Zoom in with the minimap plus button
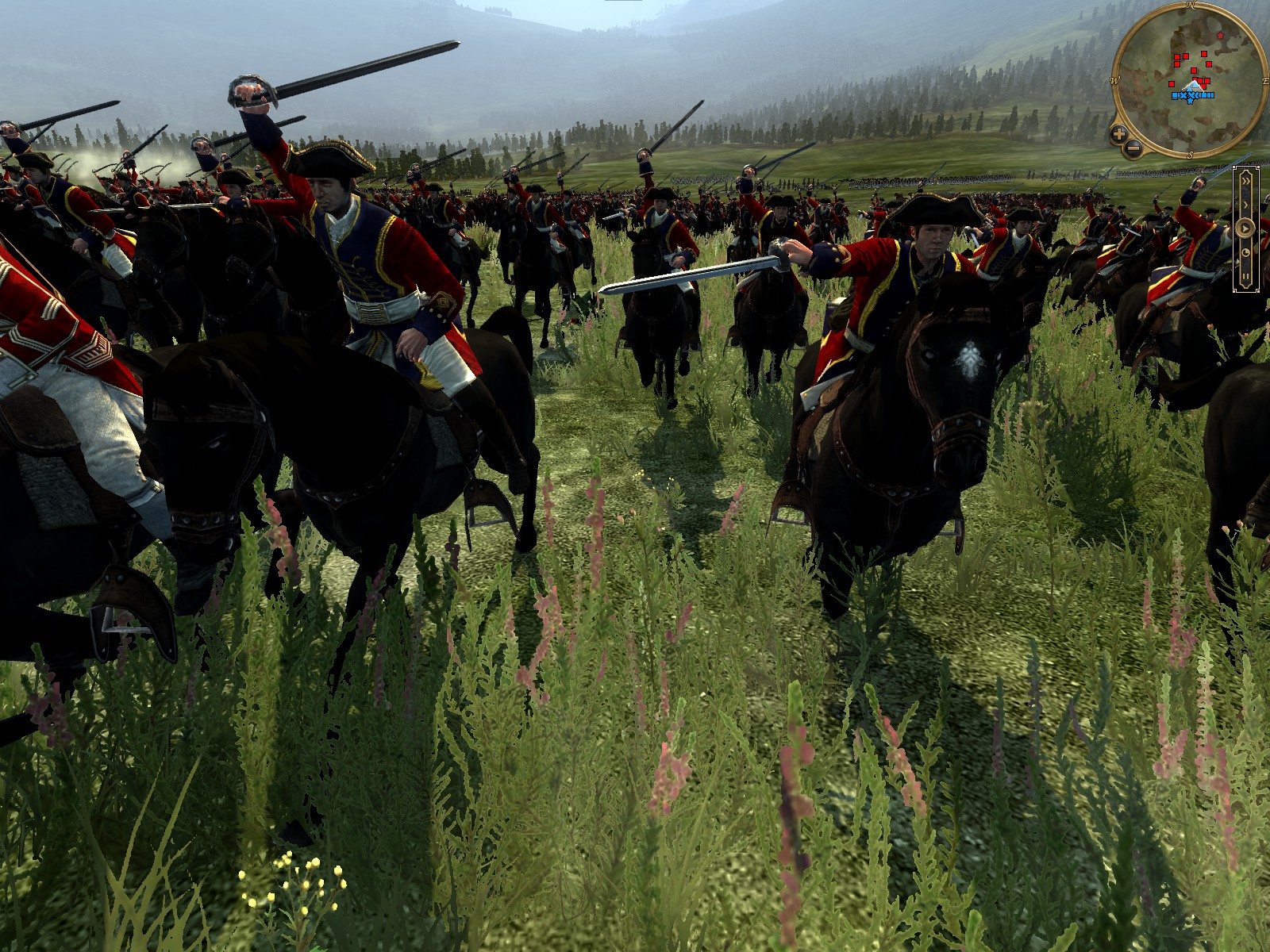 tap(1118, 135)
